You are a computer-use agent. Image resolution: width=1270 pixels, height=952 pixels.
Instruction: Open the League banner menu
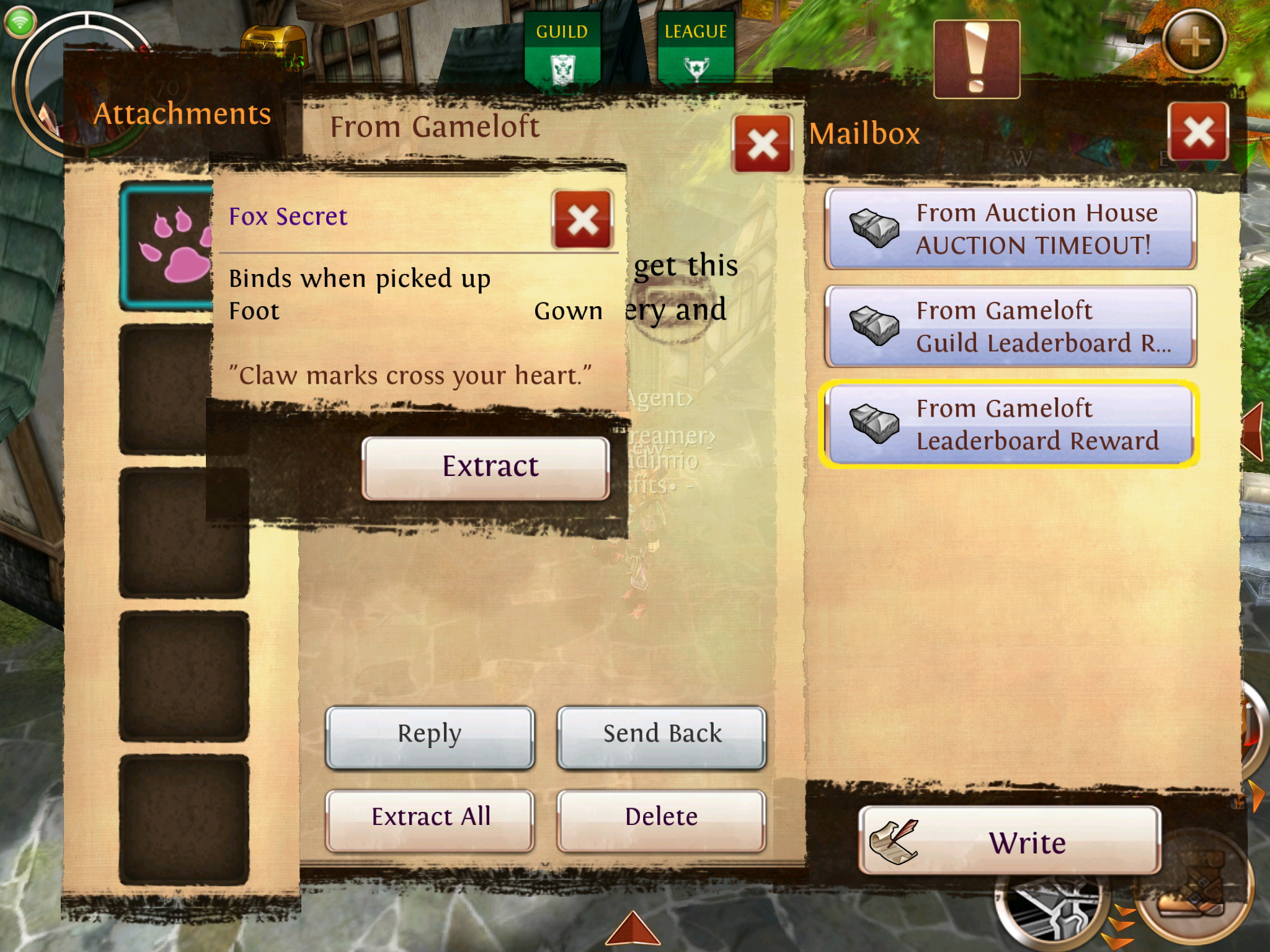(696, 51)
